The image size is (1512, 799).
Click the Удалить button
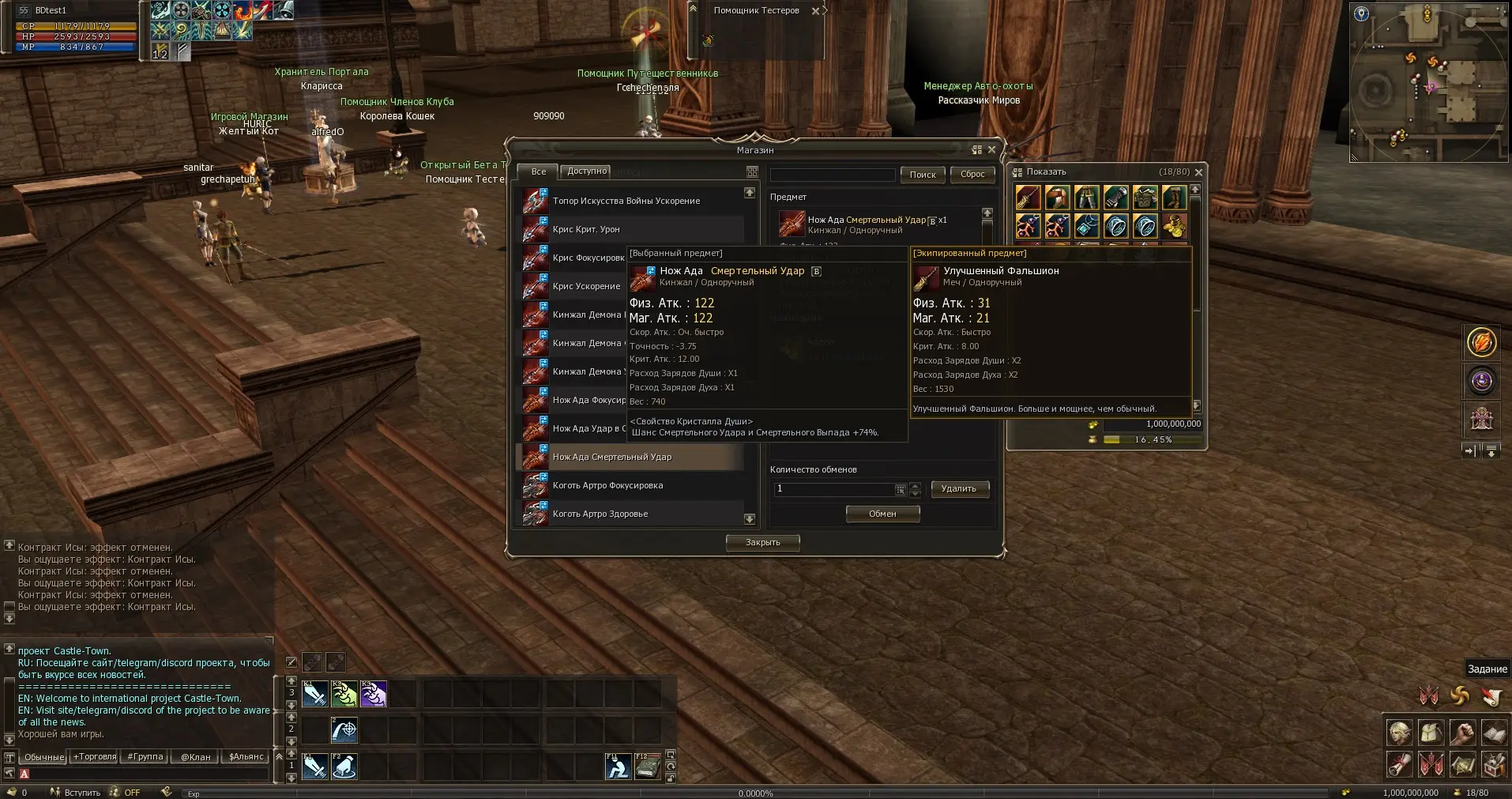[959, 488]
